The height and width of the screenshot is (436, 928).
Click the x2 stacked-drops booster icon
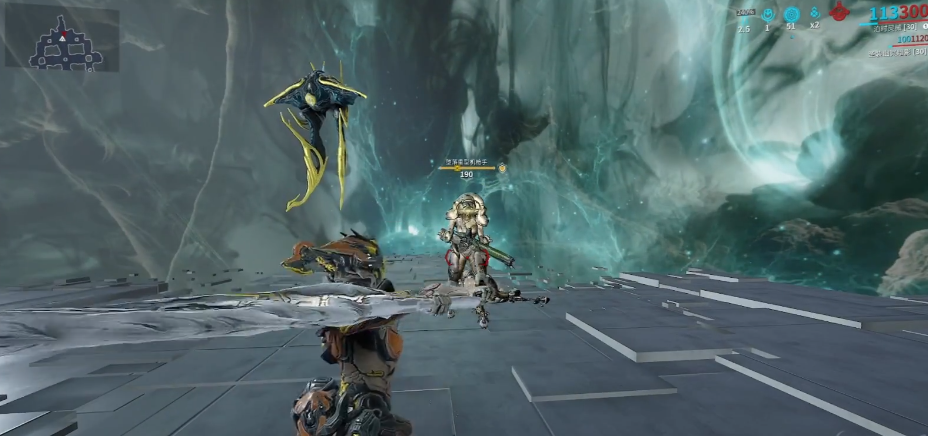[815, 13]
